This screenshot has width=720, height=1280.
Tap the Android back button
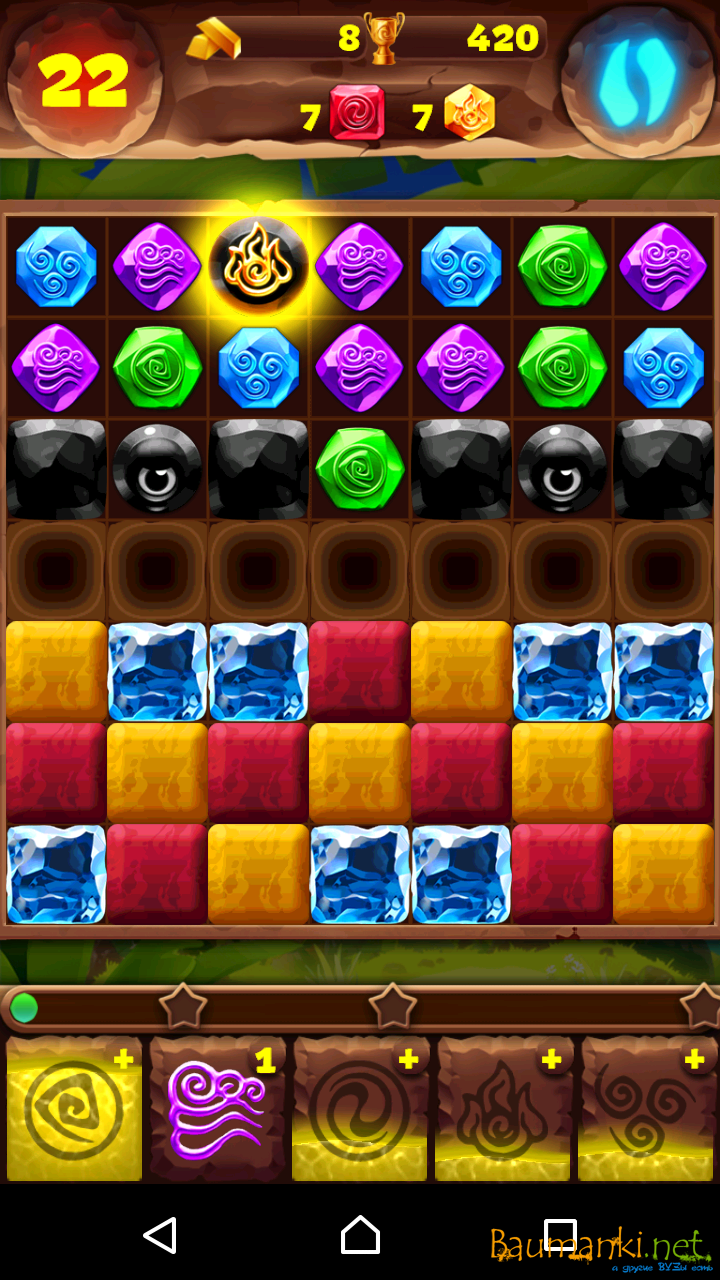coord(160,1235)
